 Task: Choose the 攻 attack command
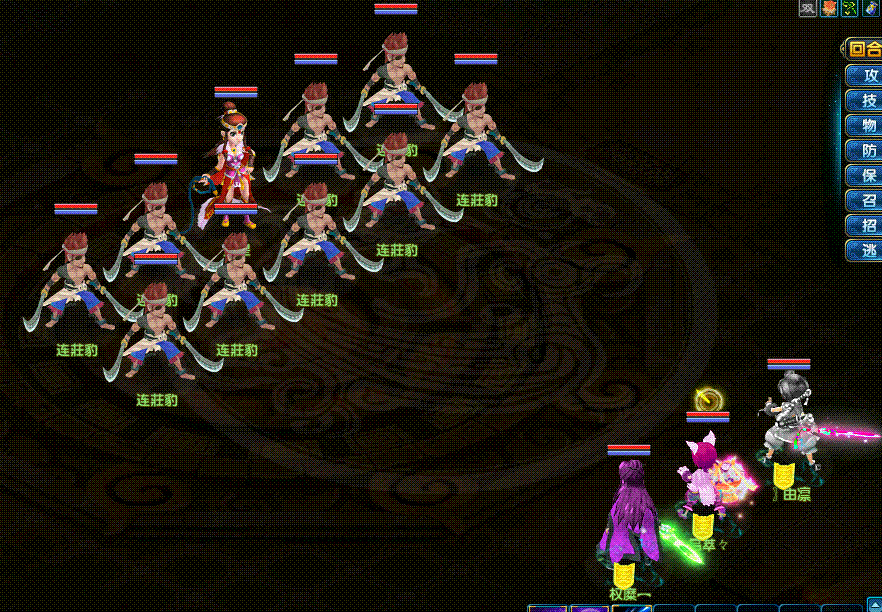pos(866,76)
